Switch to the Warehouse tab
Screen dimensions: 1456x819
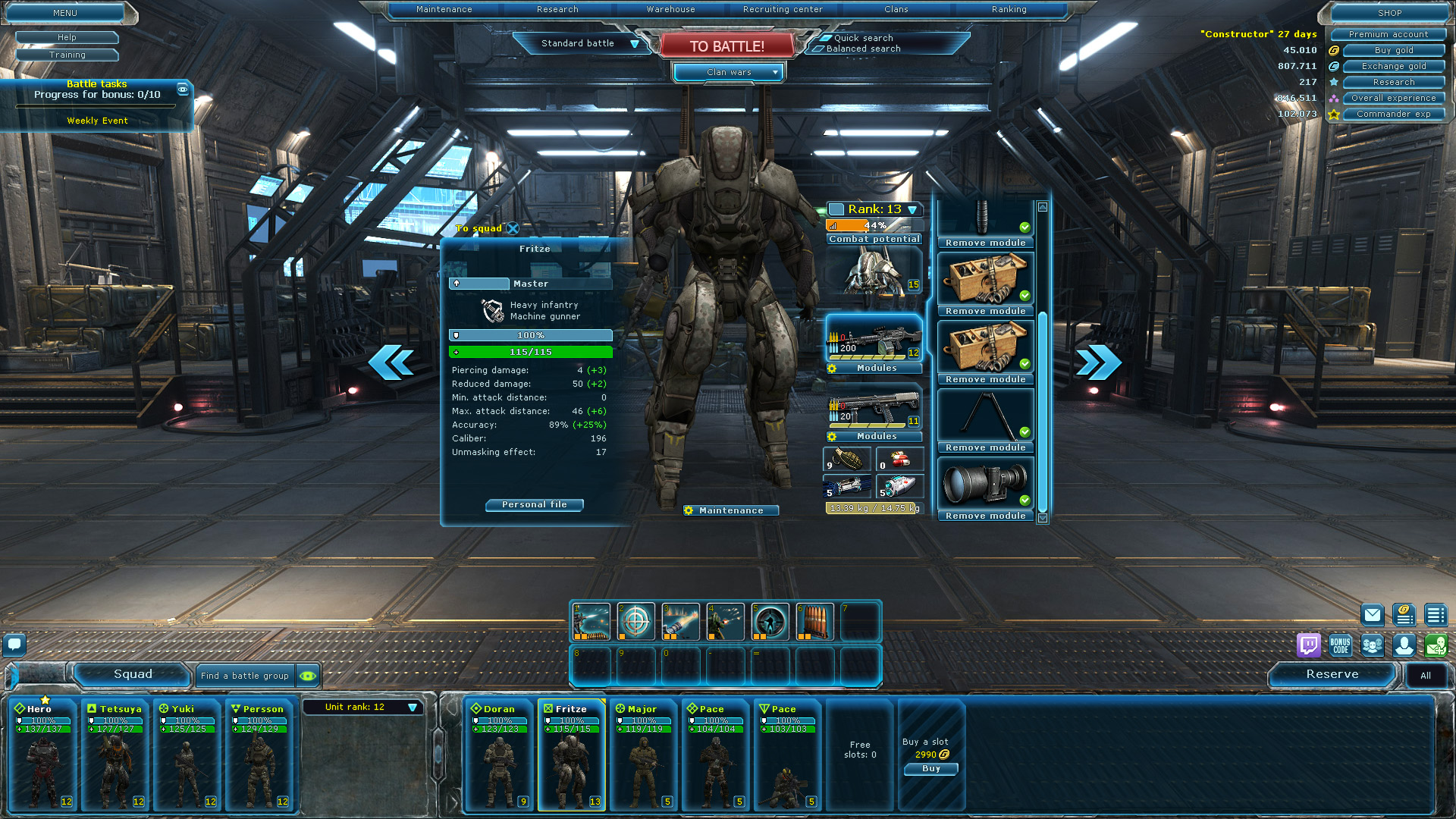670,9
